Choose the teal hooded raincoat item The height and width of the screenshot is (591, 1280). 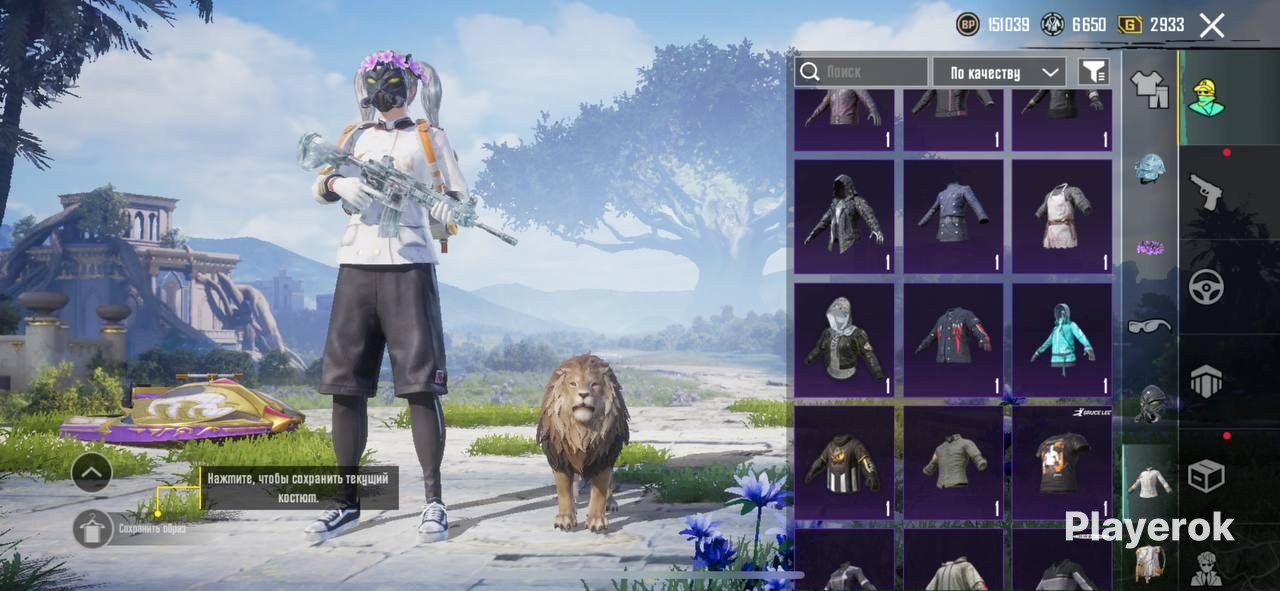tap(1061, 339)
